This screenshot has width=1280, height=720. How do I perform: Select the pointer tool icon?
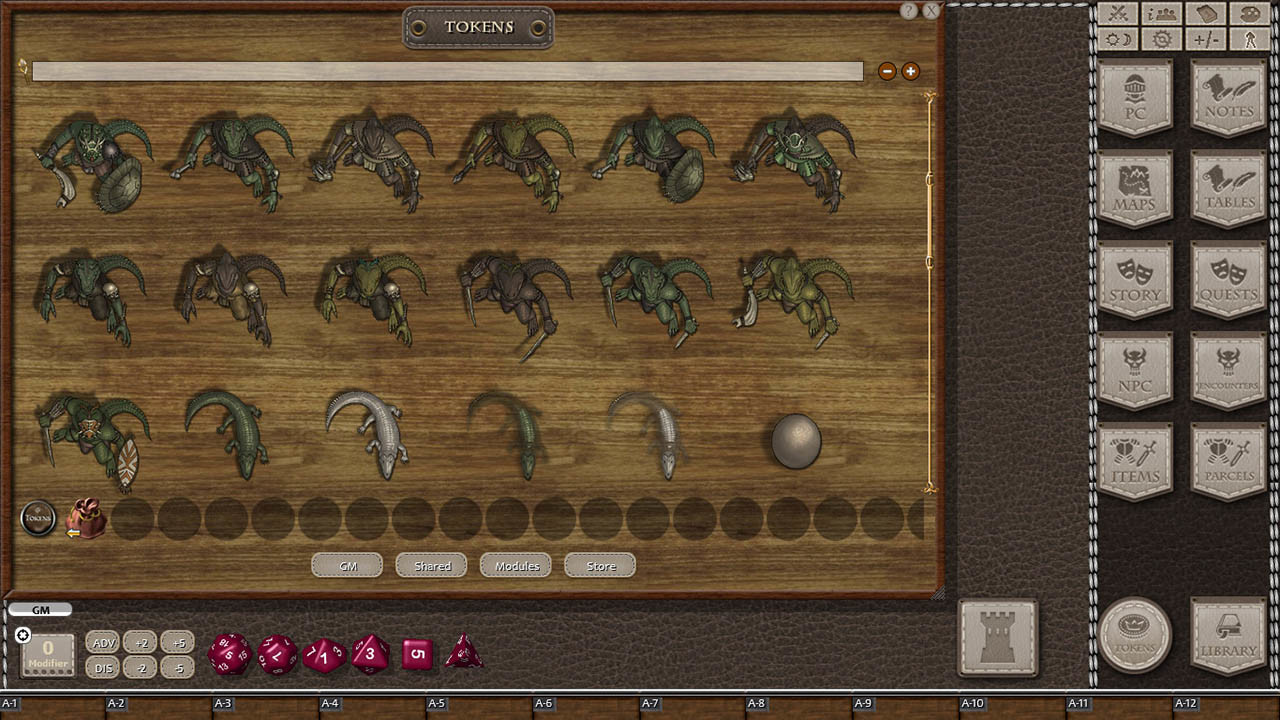click(1248, 39)
